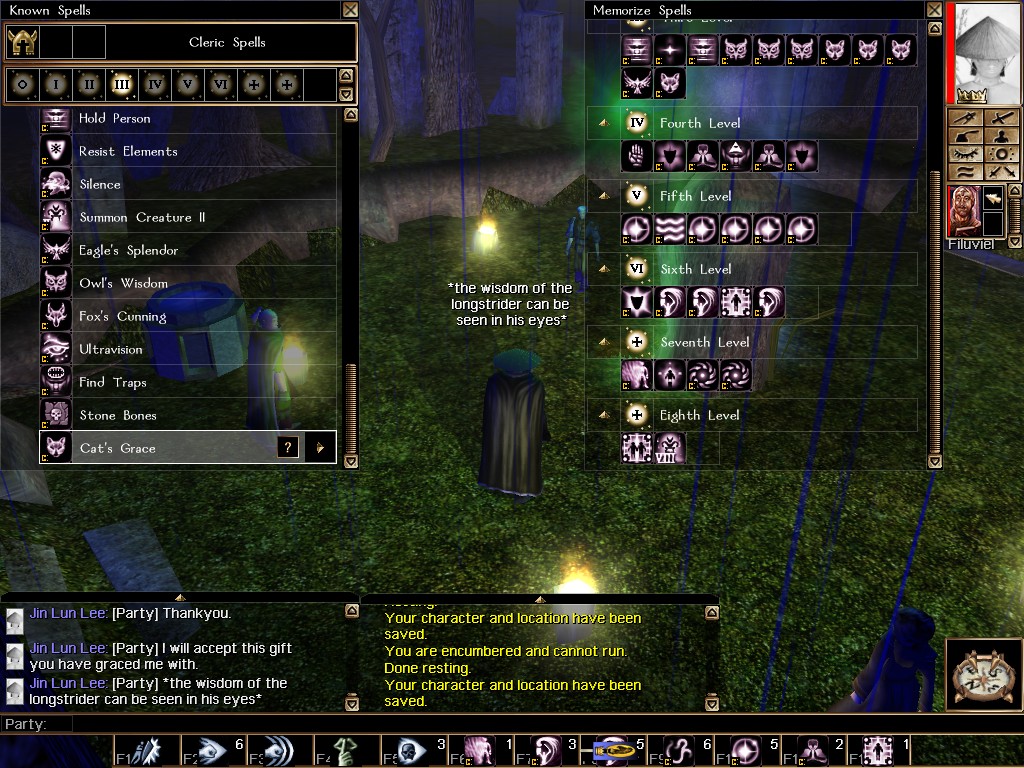Image resolution: width=1024 pixels, height=768 pixels.
Task: Select the Eagle's Splendor spell
Action: (128, 251)
